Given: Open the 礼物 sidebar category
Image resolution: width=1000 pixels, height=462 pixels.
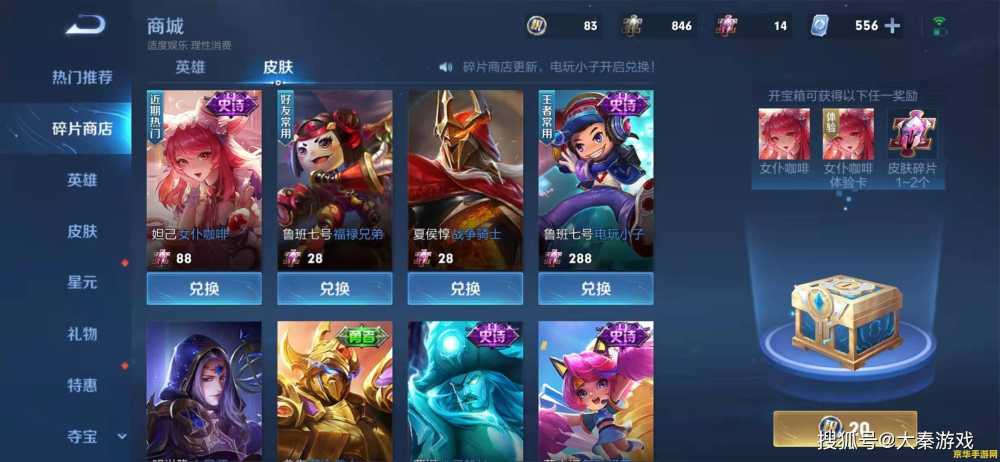Looking at the screenshot, I should [x=82, y=333].
